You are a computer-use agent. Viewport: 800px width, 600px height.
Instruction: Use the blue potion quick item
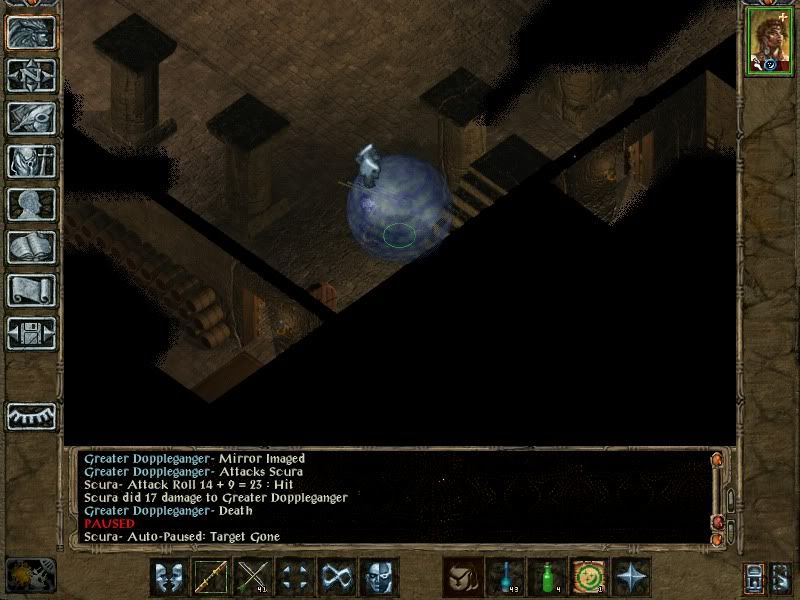505,577
